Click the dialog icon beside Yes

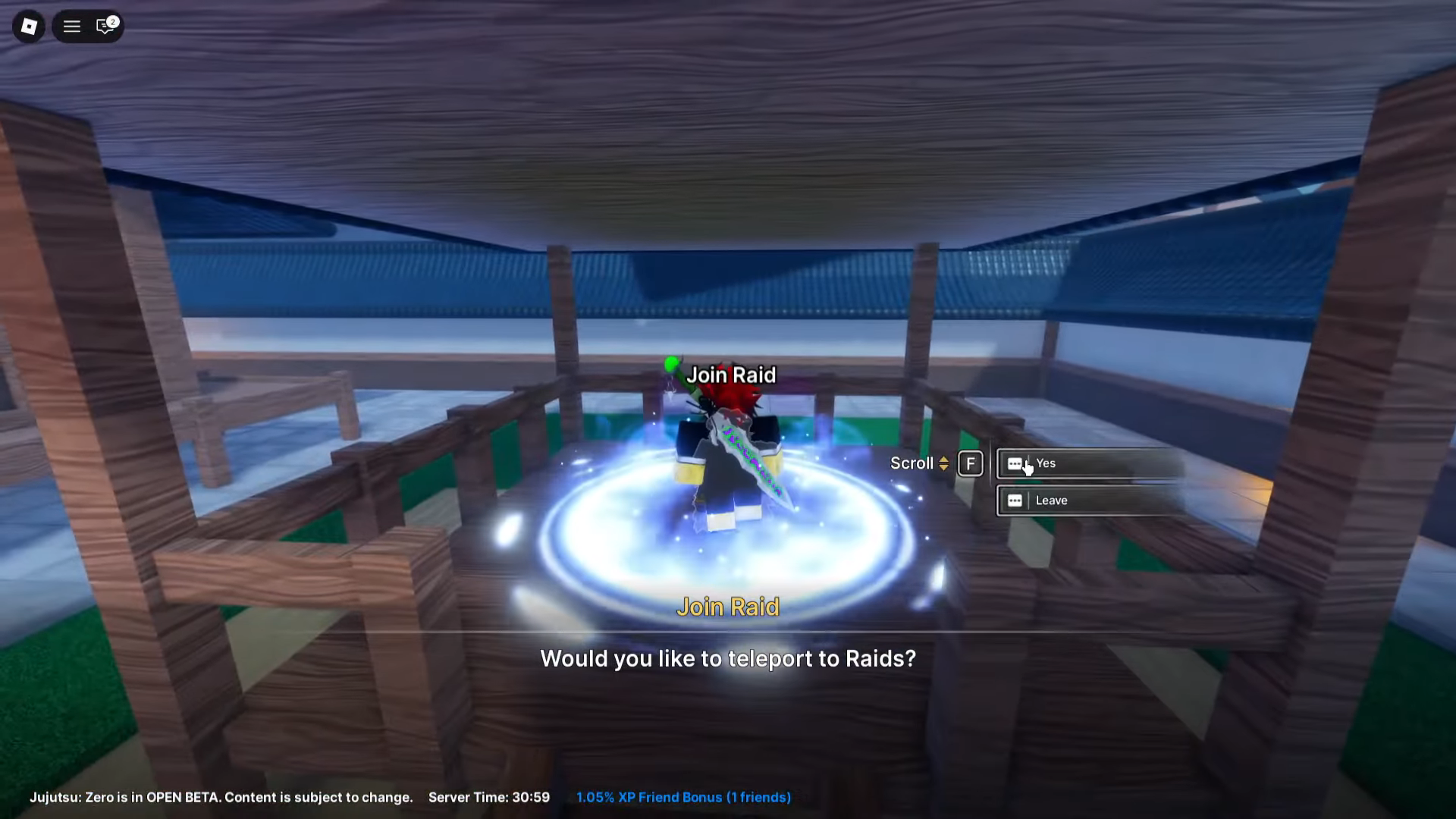[1015, 463]
